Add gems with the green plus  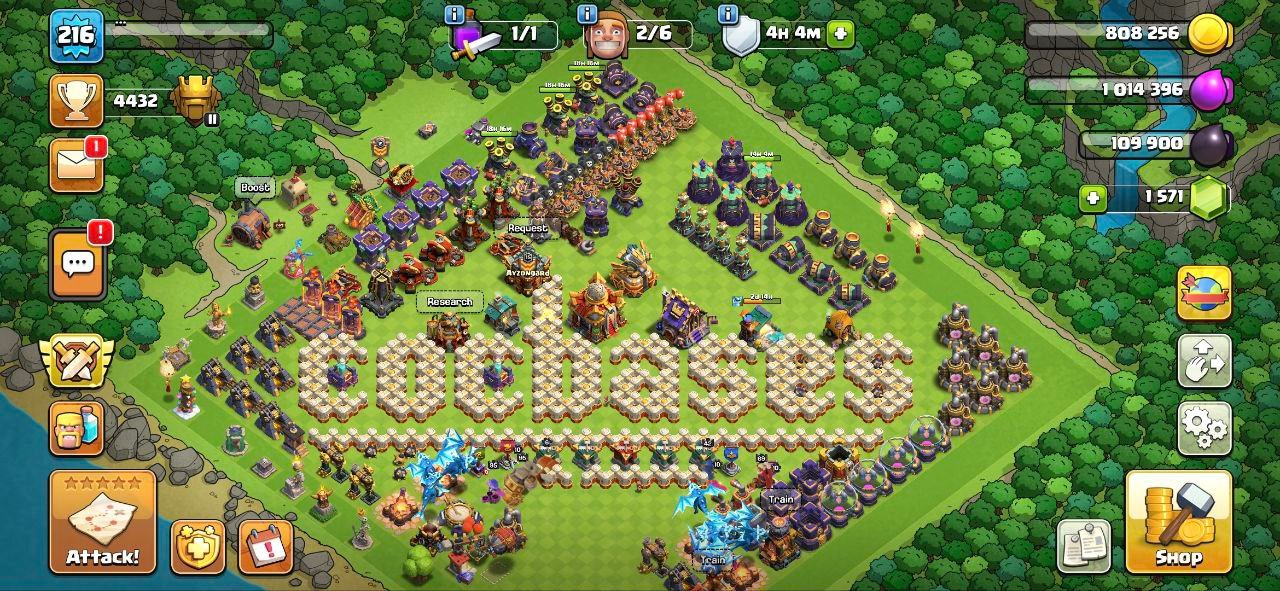(1093, 198)
